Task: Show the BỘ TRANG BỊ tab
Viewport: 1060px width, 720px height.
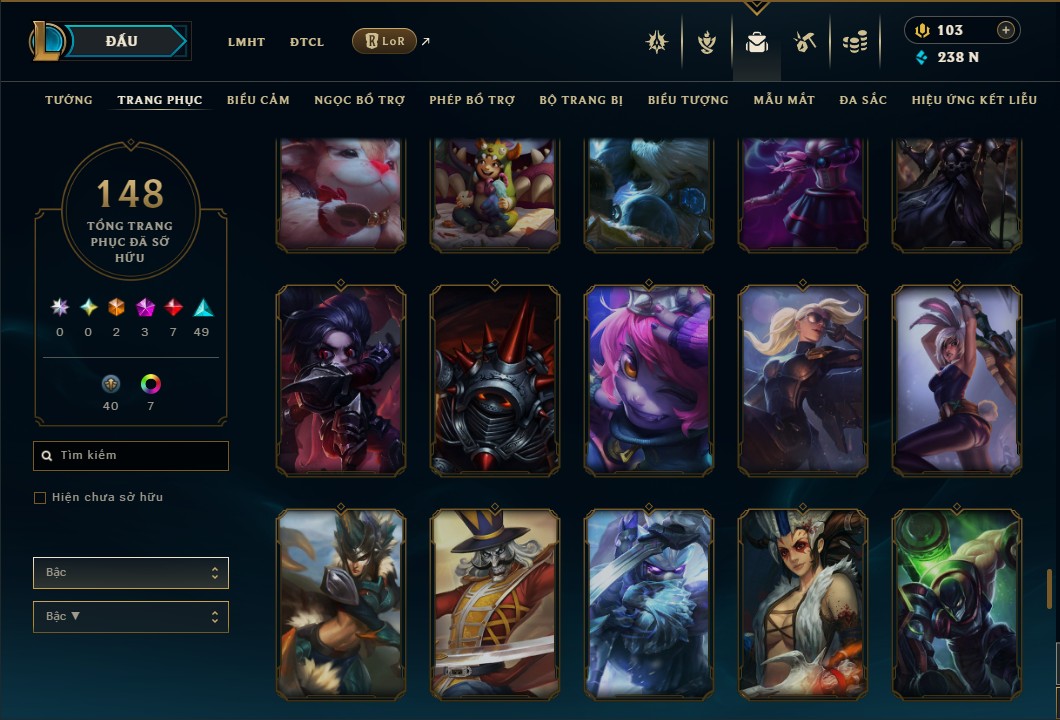Action: click(x=581, y=100)
